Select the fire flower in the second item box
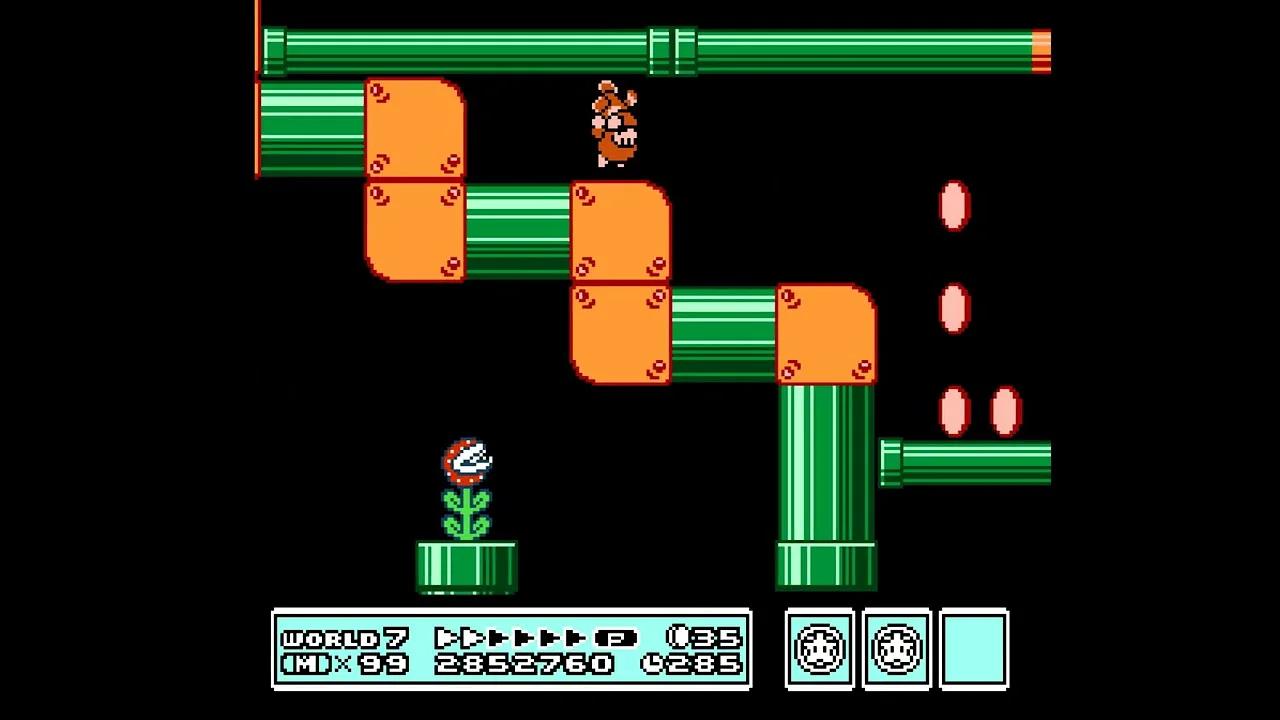The height and width of the screenshot is (720, 1280). pyautogui.click(x=896, y=650)
